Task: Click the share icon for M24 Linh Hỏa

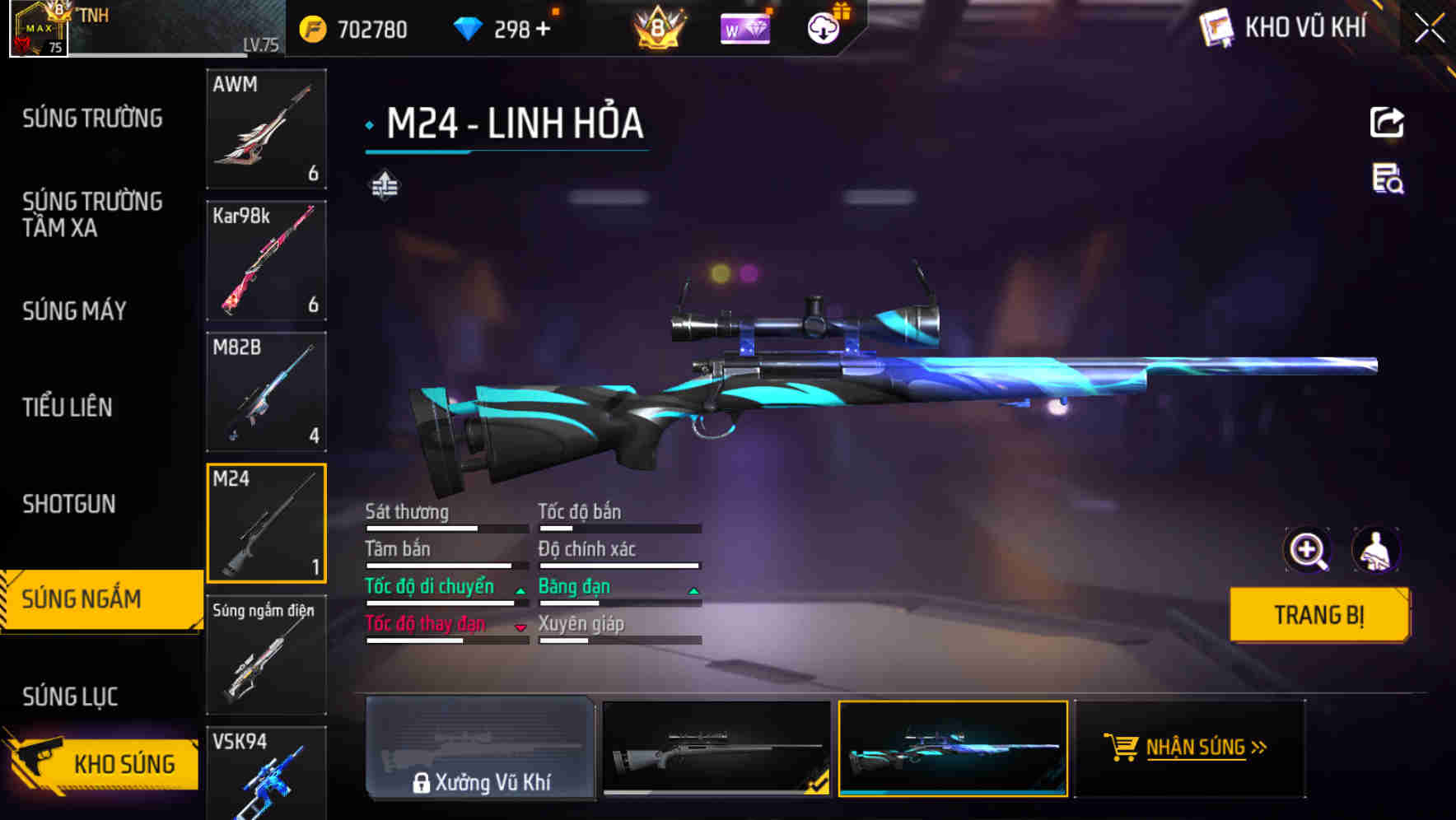Action: point(1386,122)
